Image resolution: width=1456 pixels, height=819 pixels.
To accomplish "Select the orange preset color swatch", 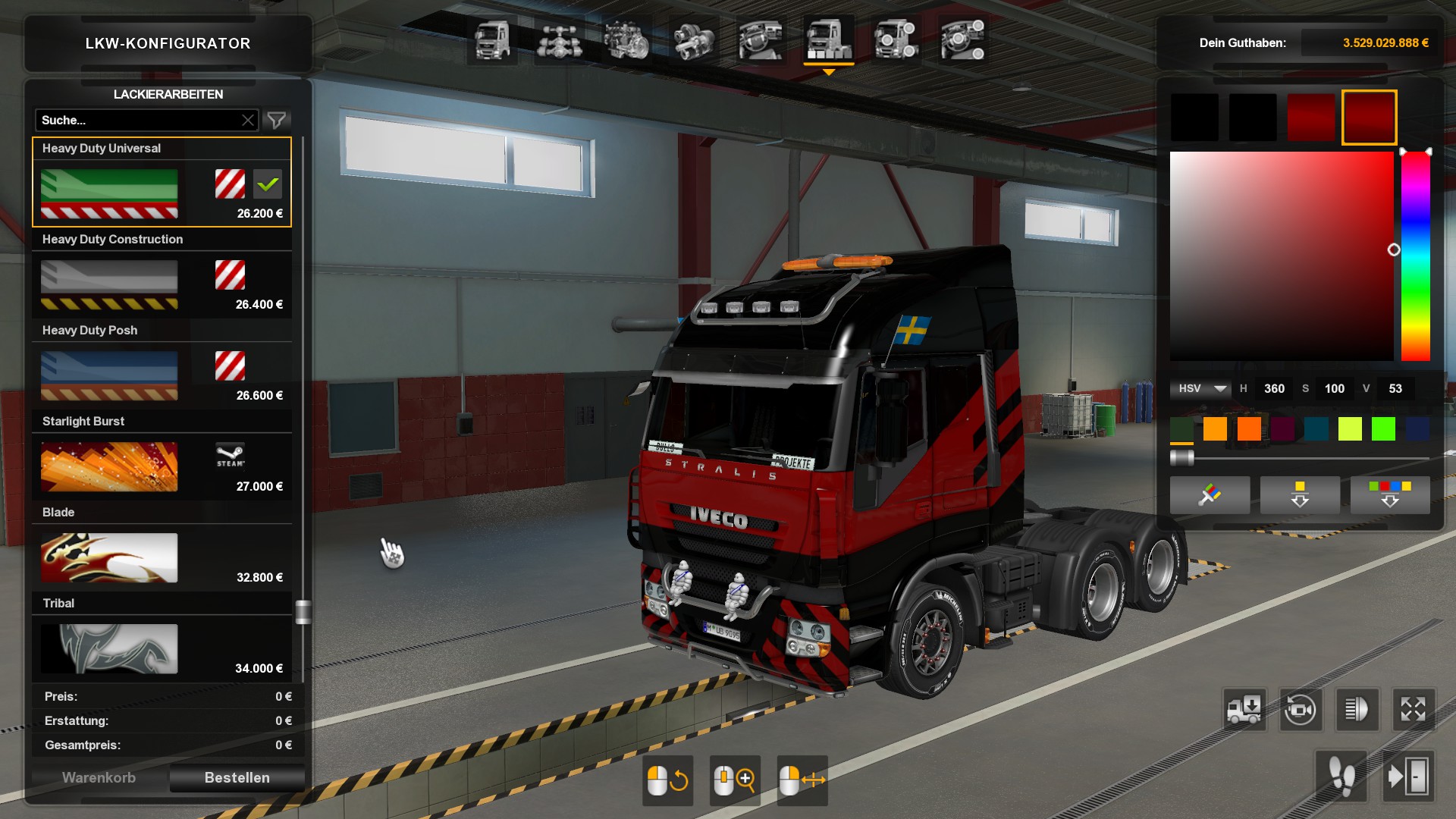I will coord(1215,429).
